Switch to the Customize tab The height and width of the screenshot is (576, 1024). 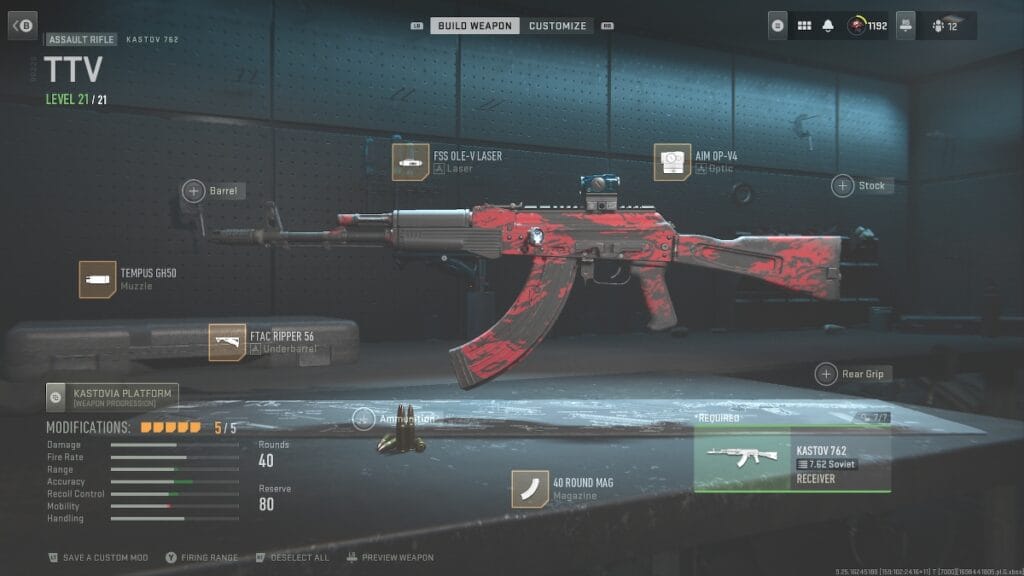click(x=557, y=25)
